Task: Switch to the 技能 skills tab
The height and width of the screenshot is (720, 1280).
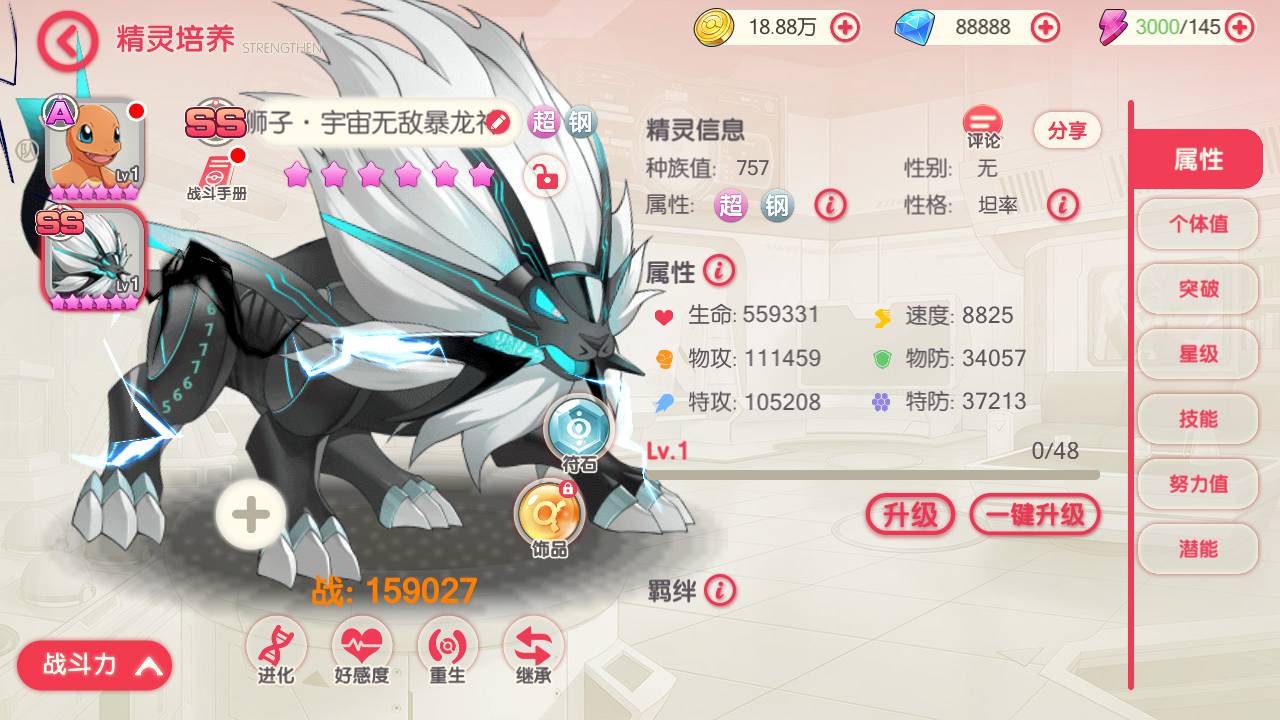Action: pyautogui.click(x=1197, y=418)
